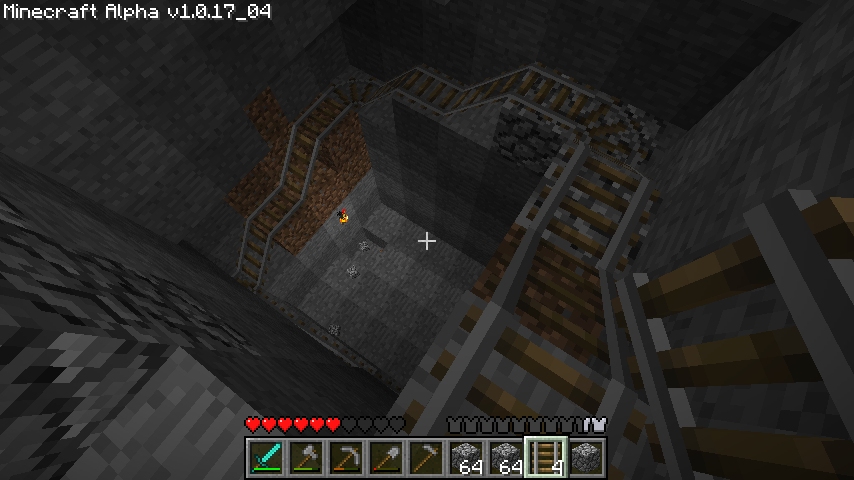This screenshot has width=854, height=480.
Task: Switch to the pickaxe slot
Action: [347, 457]
